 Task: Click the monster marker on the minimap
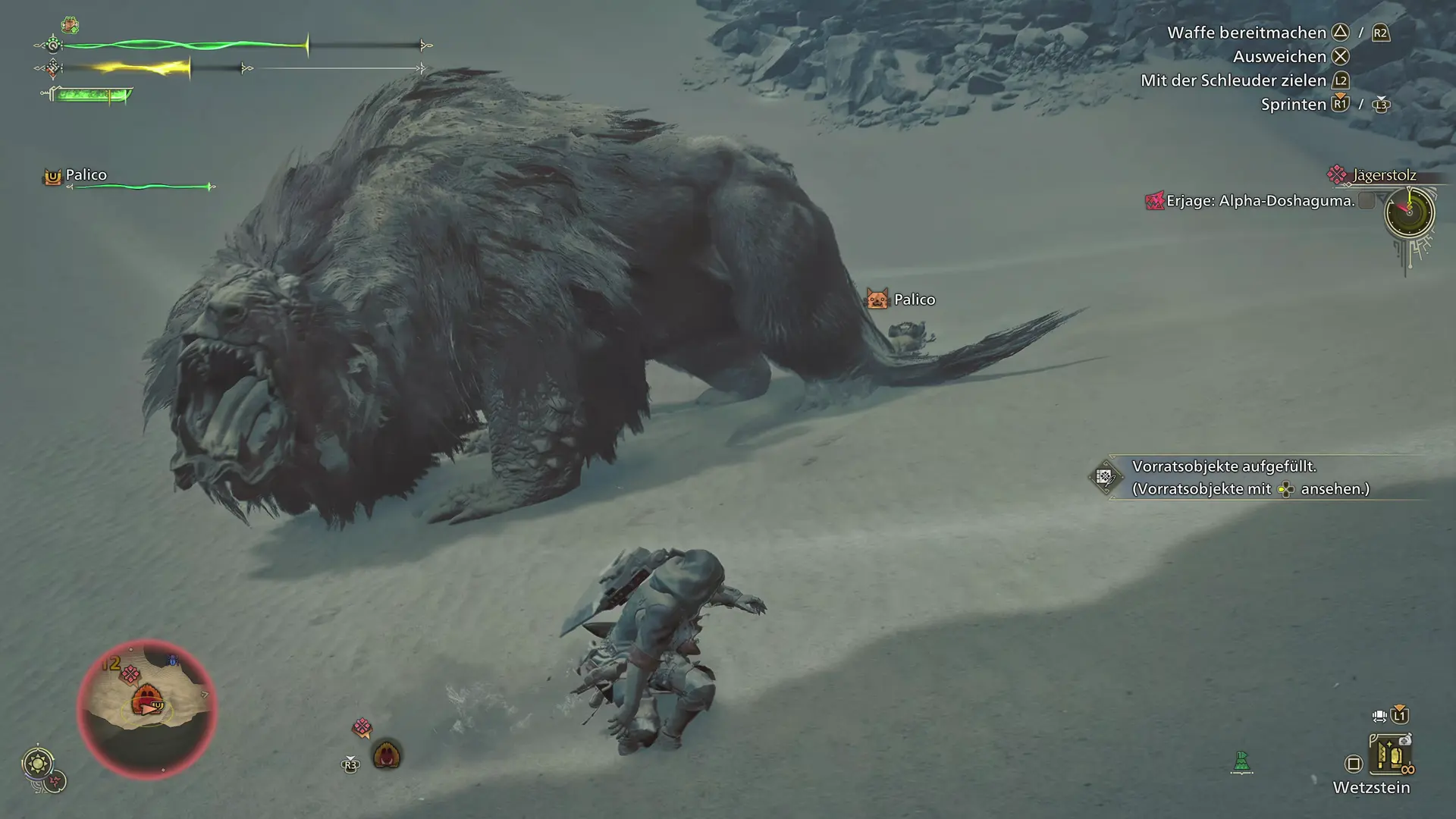[x=146, y=699]
